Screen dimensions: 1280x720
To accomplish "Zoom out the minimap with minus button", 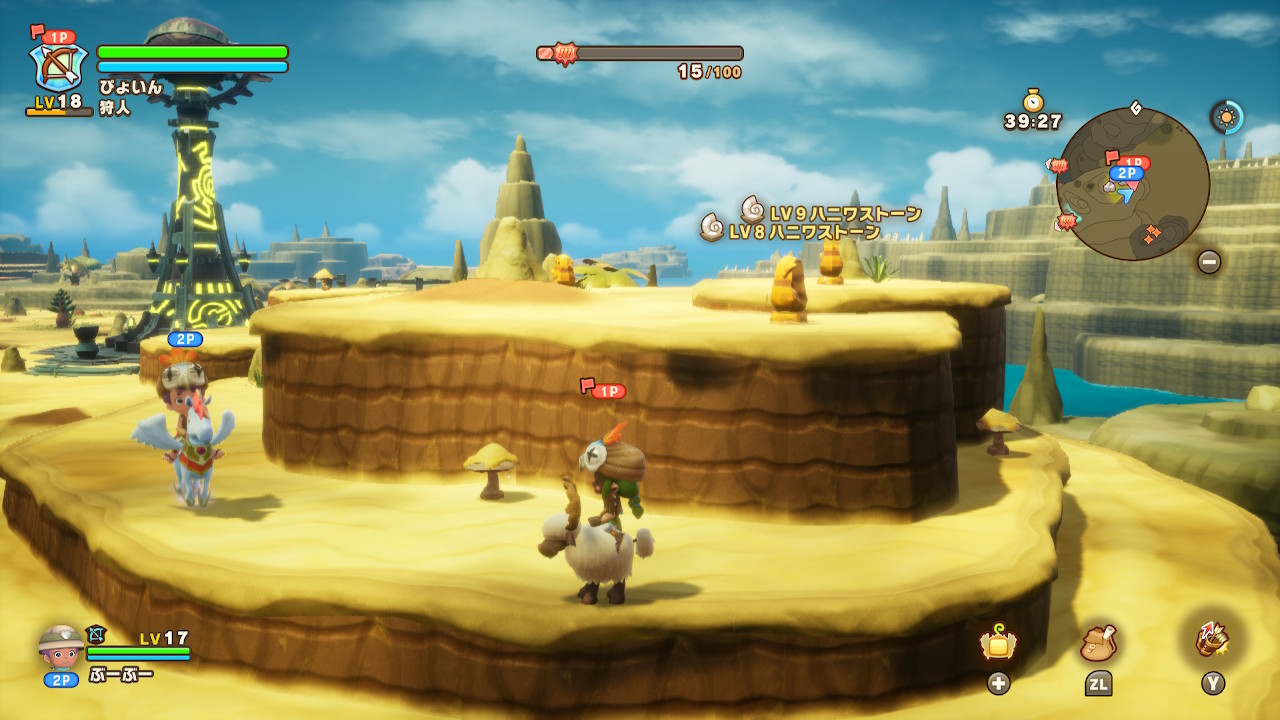I will (1209, 262).
